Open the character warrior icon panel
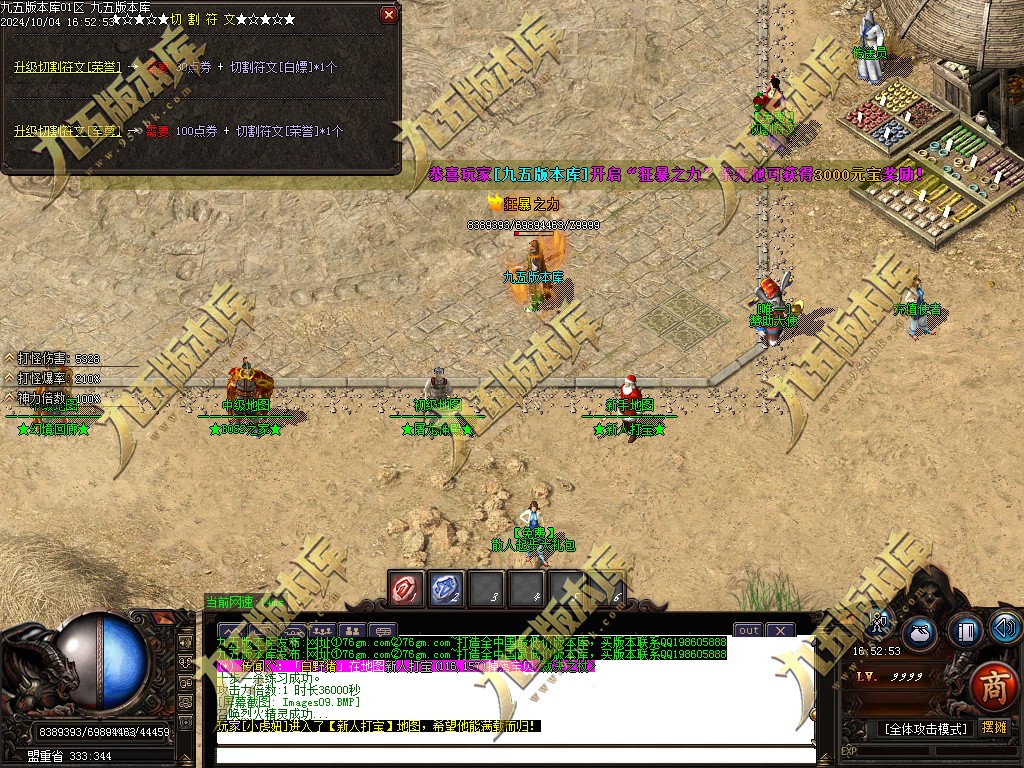Screen dimensions: 1024x768 [x=880, y=624]
